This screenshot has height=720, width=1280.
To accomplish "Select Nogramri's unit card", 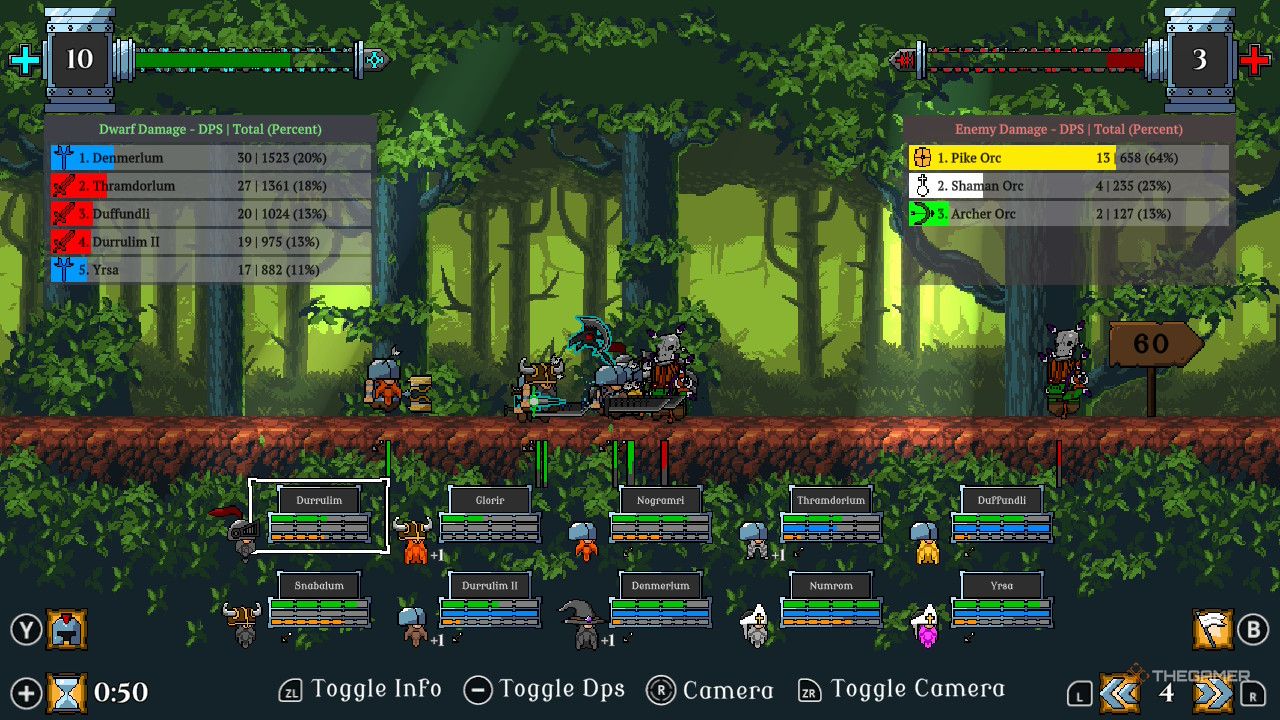I will pyautogui.click(x=660, y=515).
